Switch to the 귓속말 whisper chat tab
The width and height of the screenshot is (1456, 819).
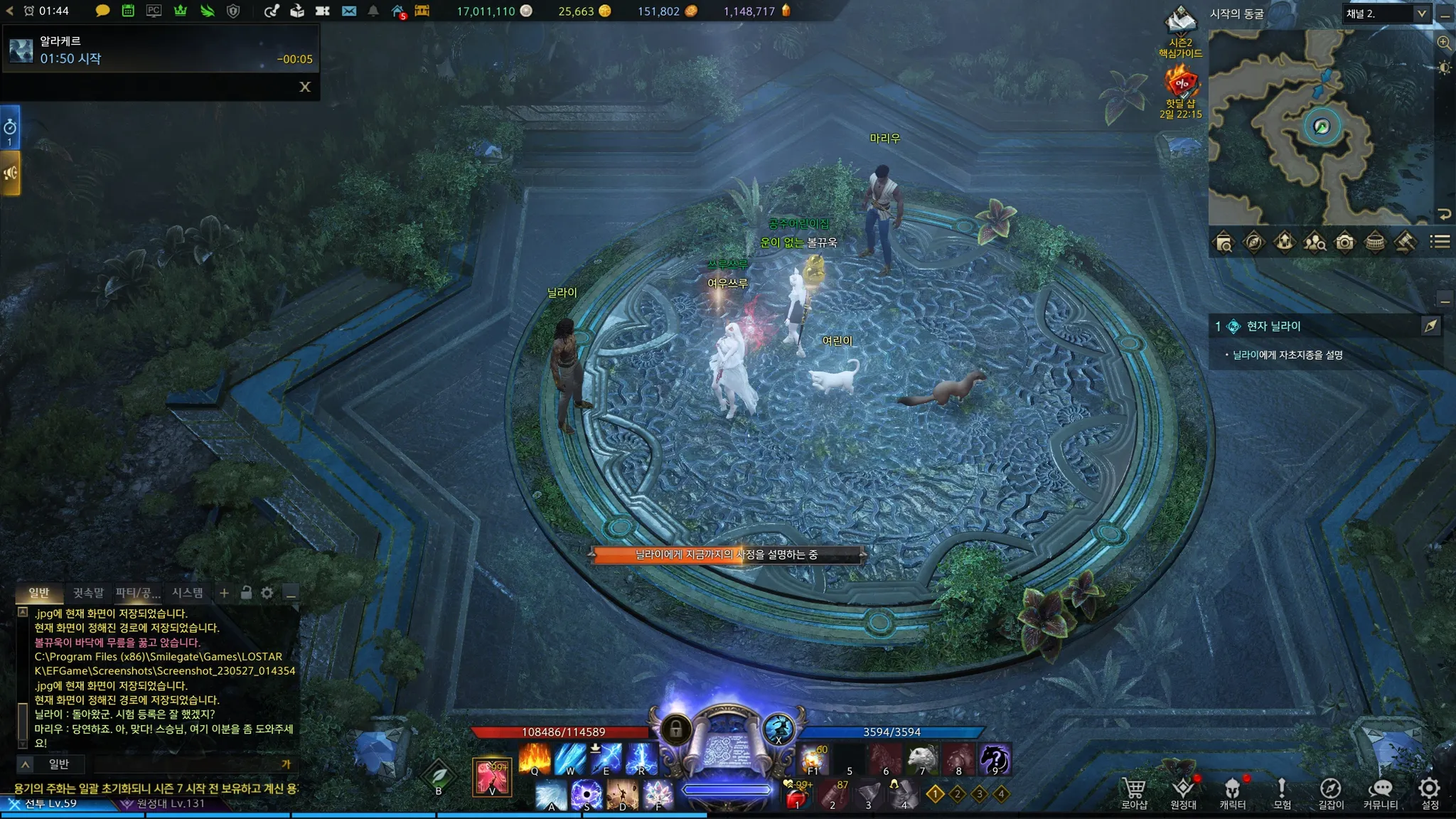pyautogui.click(x=88, y=592)
